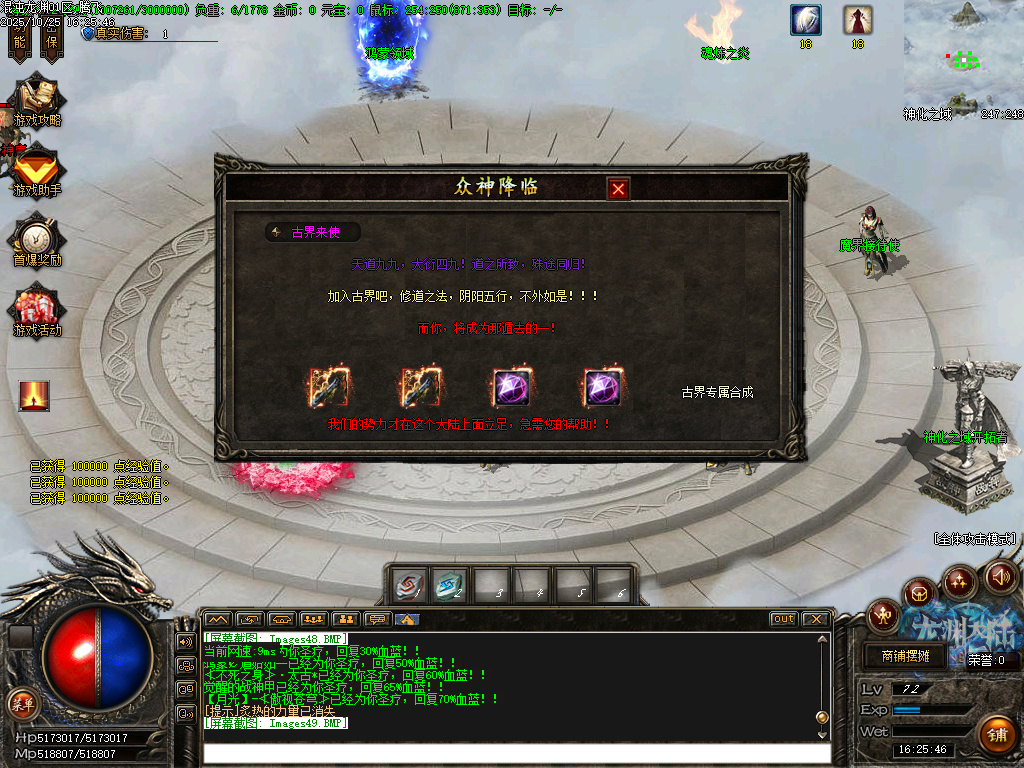The image size is (1024, 768).
Task: Select the 古界来使 entry in the dialog
Action: (x=314, y=232)
